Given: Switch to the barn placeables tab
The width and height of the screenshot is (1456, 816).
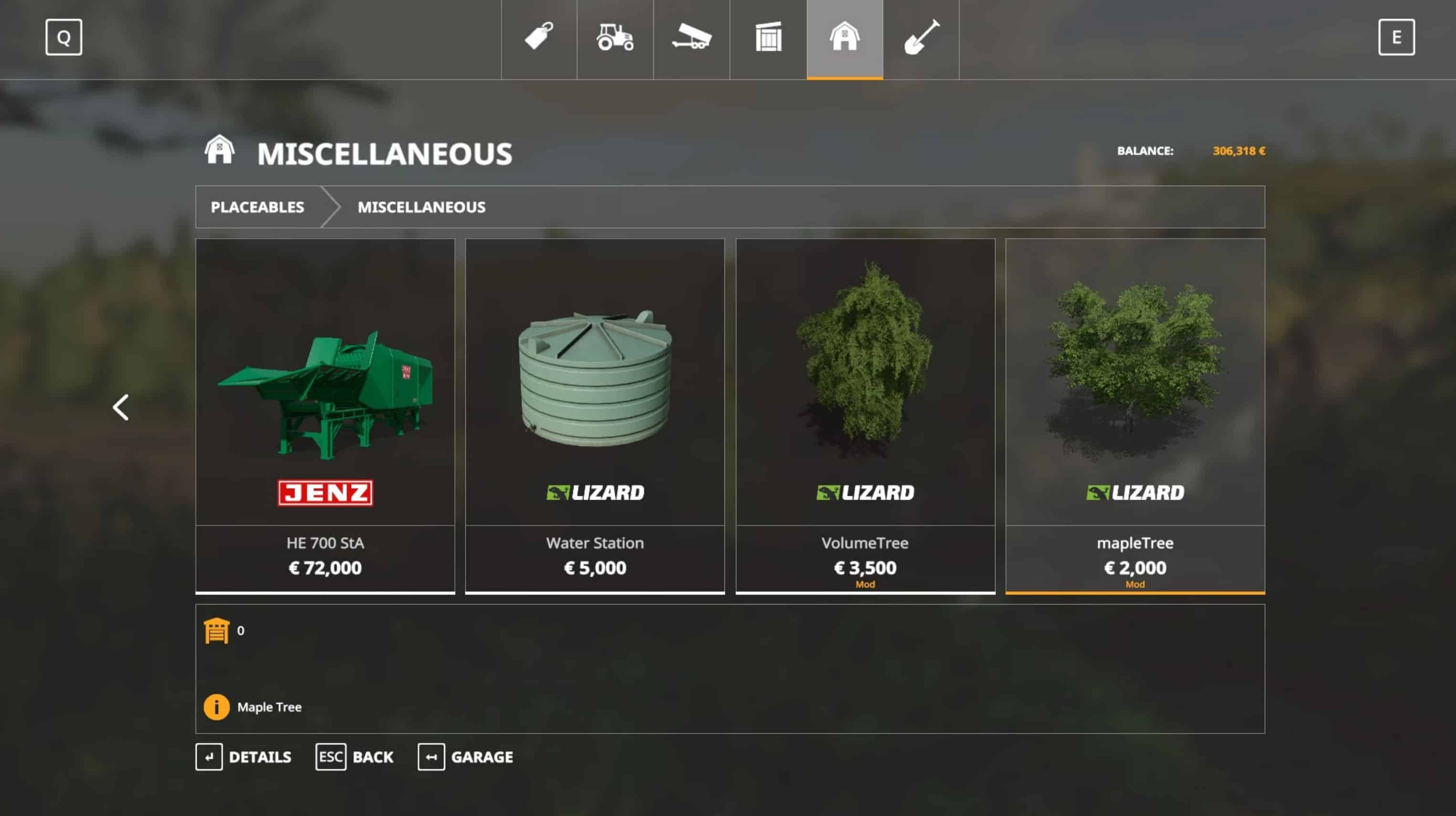Looking at the screenshot, I should (x=844, y=39).
